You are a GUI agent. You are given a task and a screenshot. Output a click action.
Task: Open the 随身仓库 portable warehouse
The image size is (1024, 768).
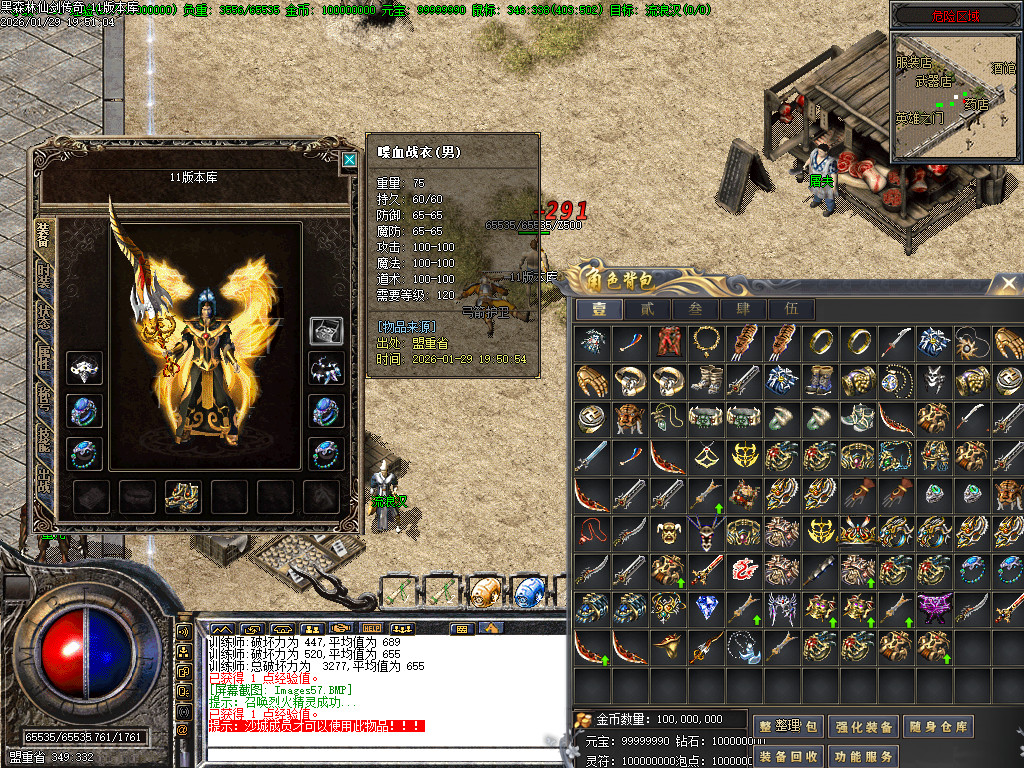(937, 727)
